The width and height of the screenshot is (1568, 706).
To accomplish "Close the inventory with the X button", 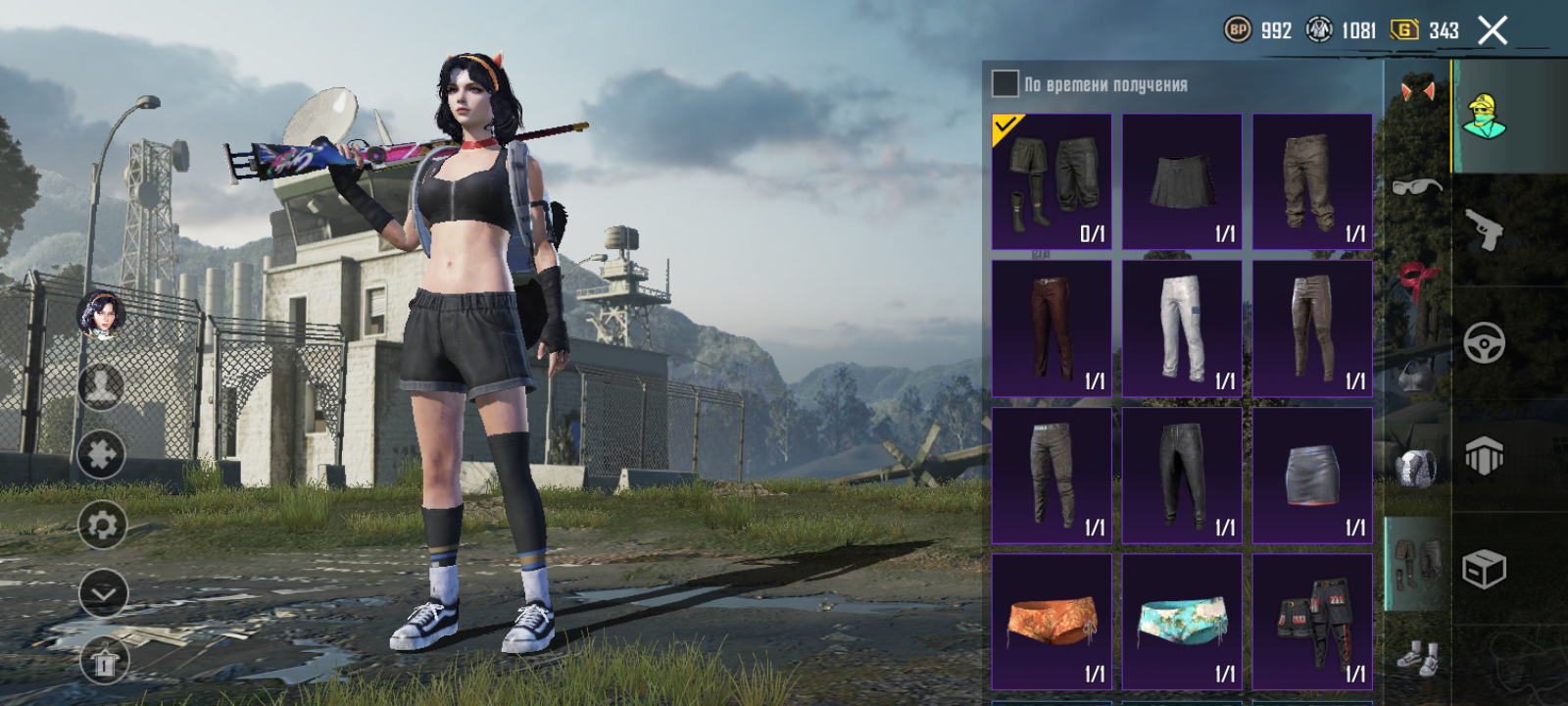I will [1493, 31].
